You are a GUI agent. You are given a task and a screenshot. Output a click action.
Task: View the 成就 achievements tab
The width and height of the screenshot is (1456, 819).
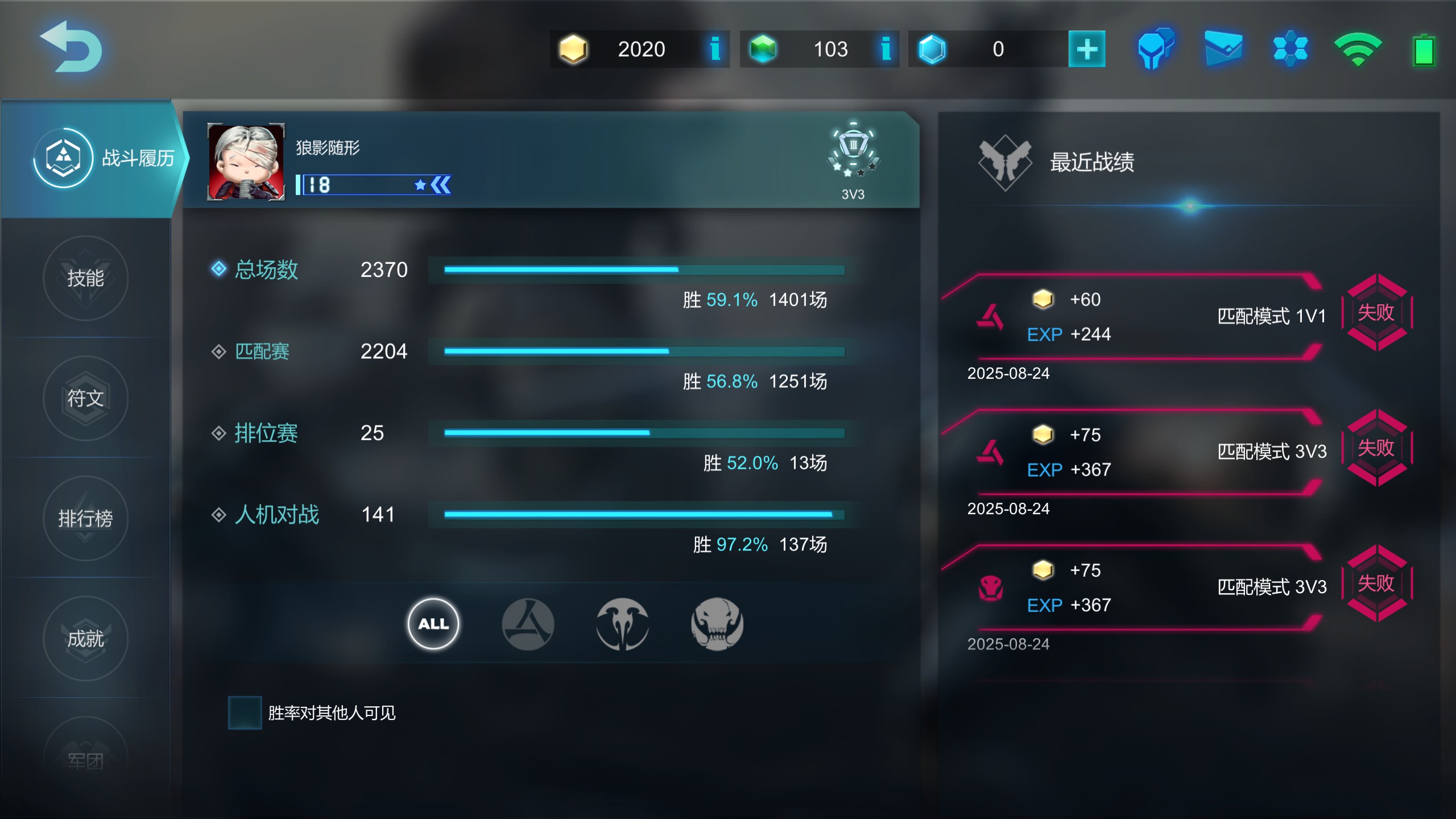[x=85, y=639]
